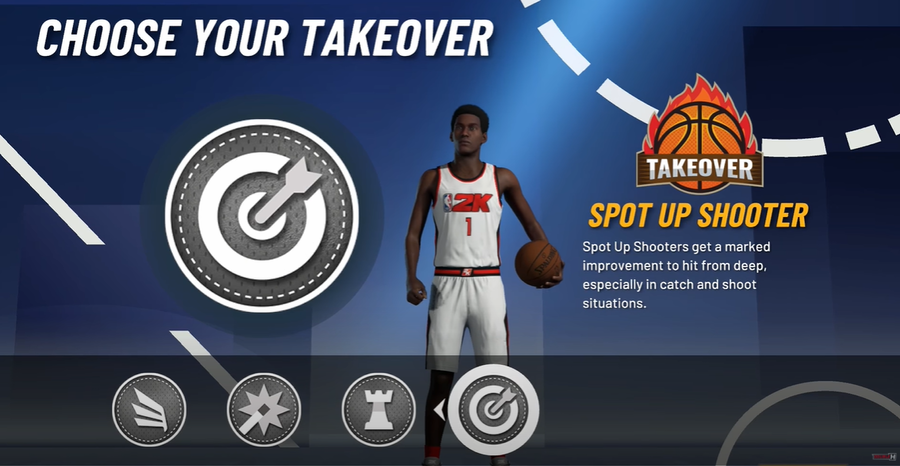The width and height of the screenshot is (900, 466).
Task: Select the wing takeover badge
Action: click(x=150, y=410)
